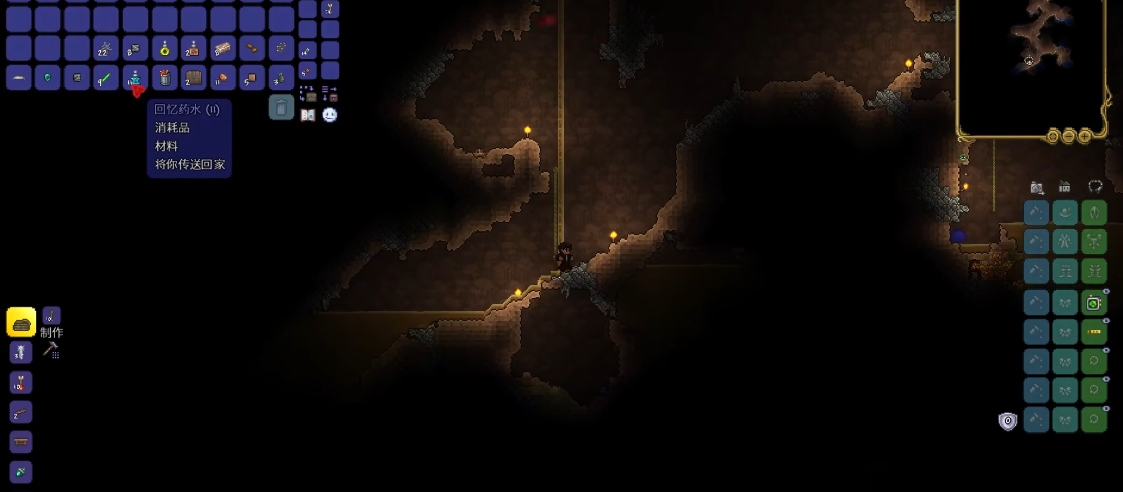Select the highlighted yellow crafting recipe slot

(x=21, y=322)
